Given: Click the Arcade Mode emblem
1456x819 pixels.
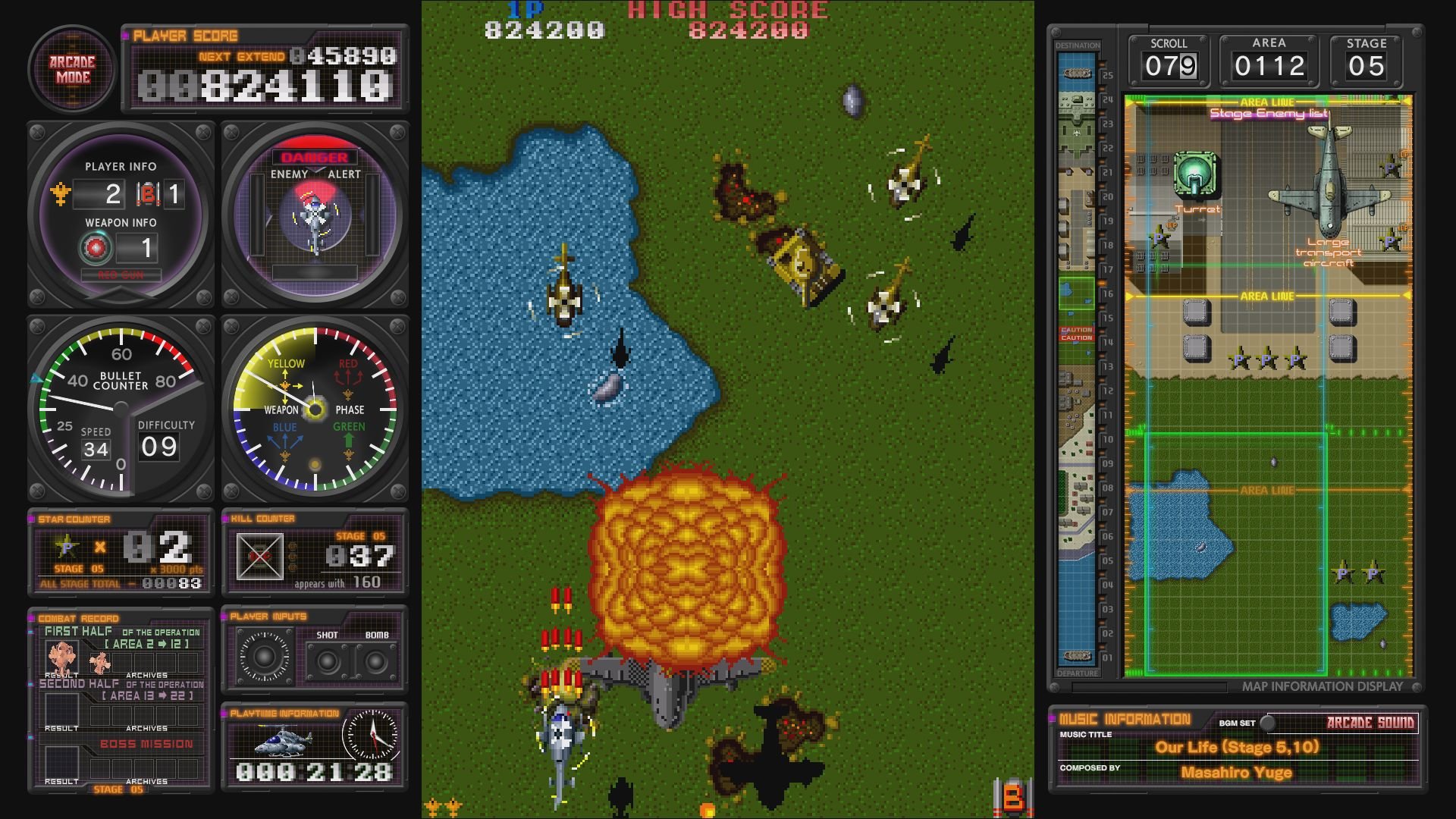Looking at the screenshot, I should tap(71, 70).
